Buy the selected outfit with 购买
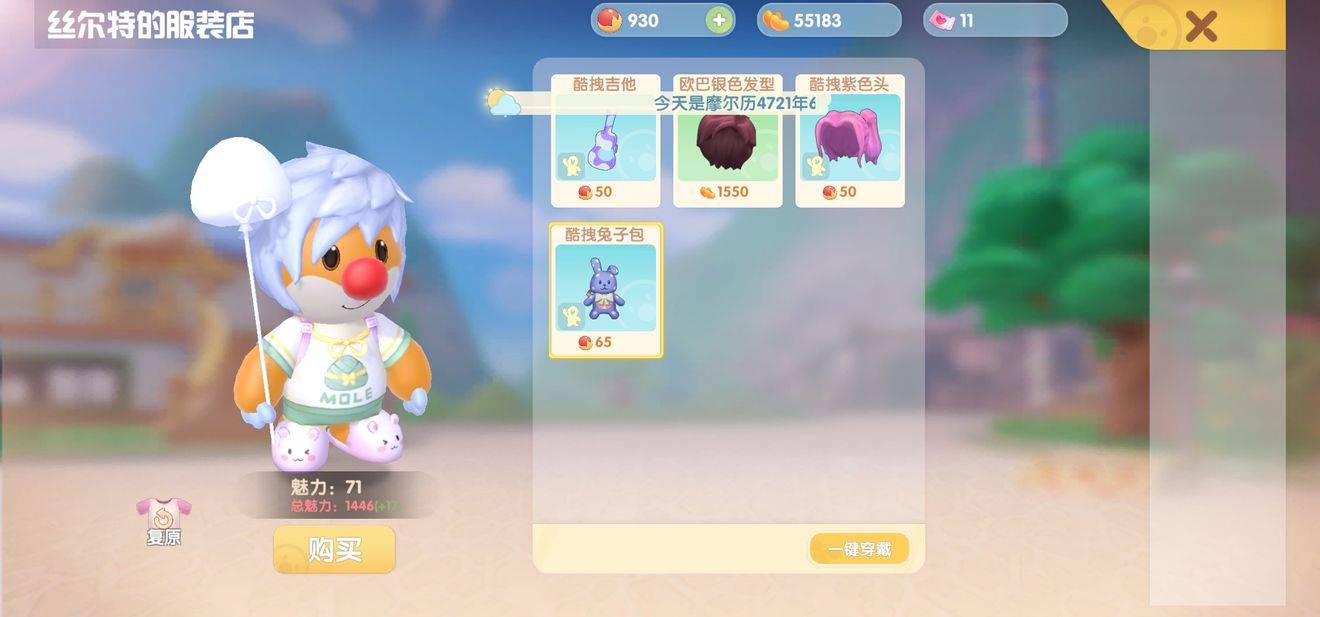Viewport: 1320px width, 617px height. click(334, 550)
